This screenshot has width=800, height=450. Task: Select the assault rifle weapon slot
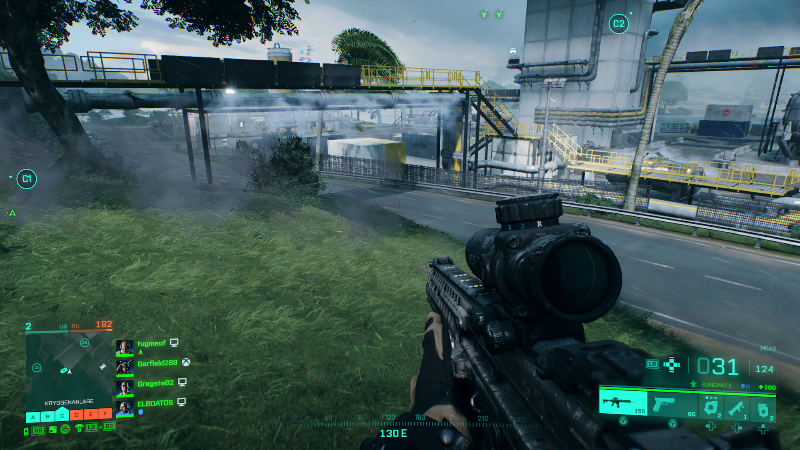[x=622, y=402]
